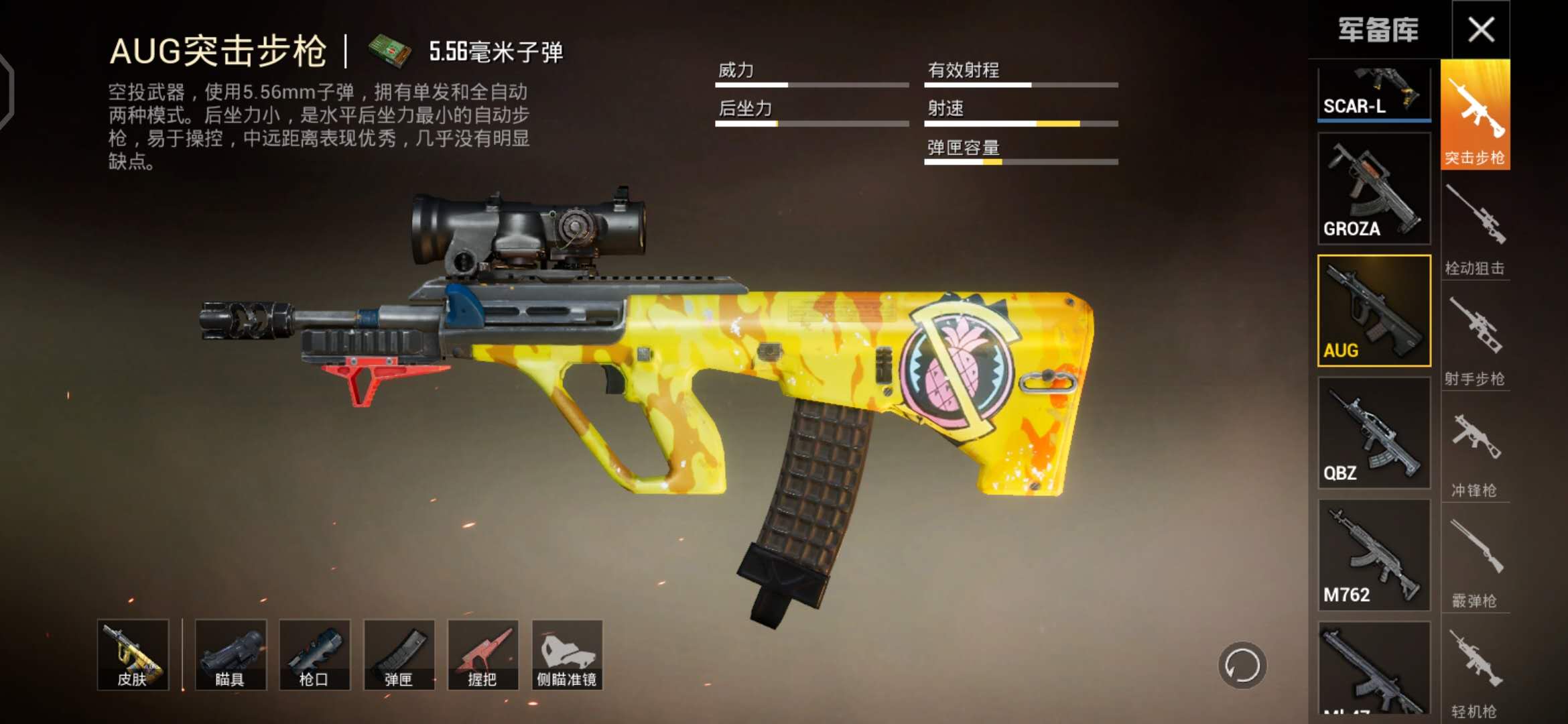Pick the QBZ rifle tile
Image resolution: width=1568 pixels, height=724 pixels.
click(1374, 432)
